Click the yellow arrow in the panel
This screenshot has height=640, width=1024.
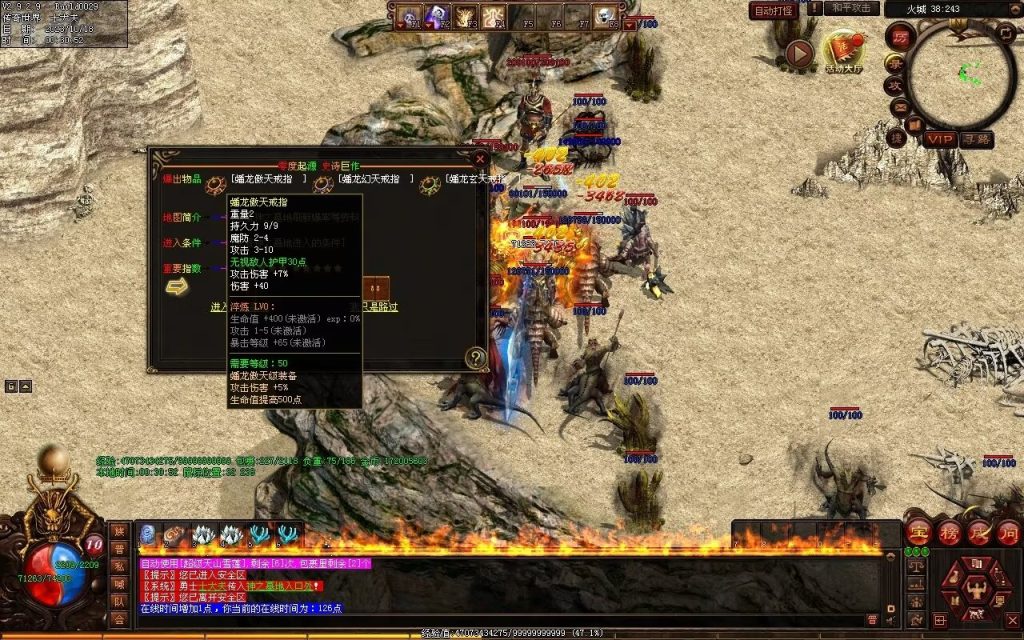(177, 287)
